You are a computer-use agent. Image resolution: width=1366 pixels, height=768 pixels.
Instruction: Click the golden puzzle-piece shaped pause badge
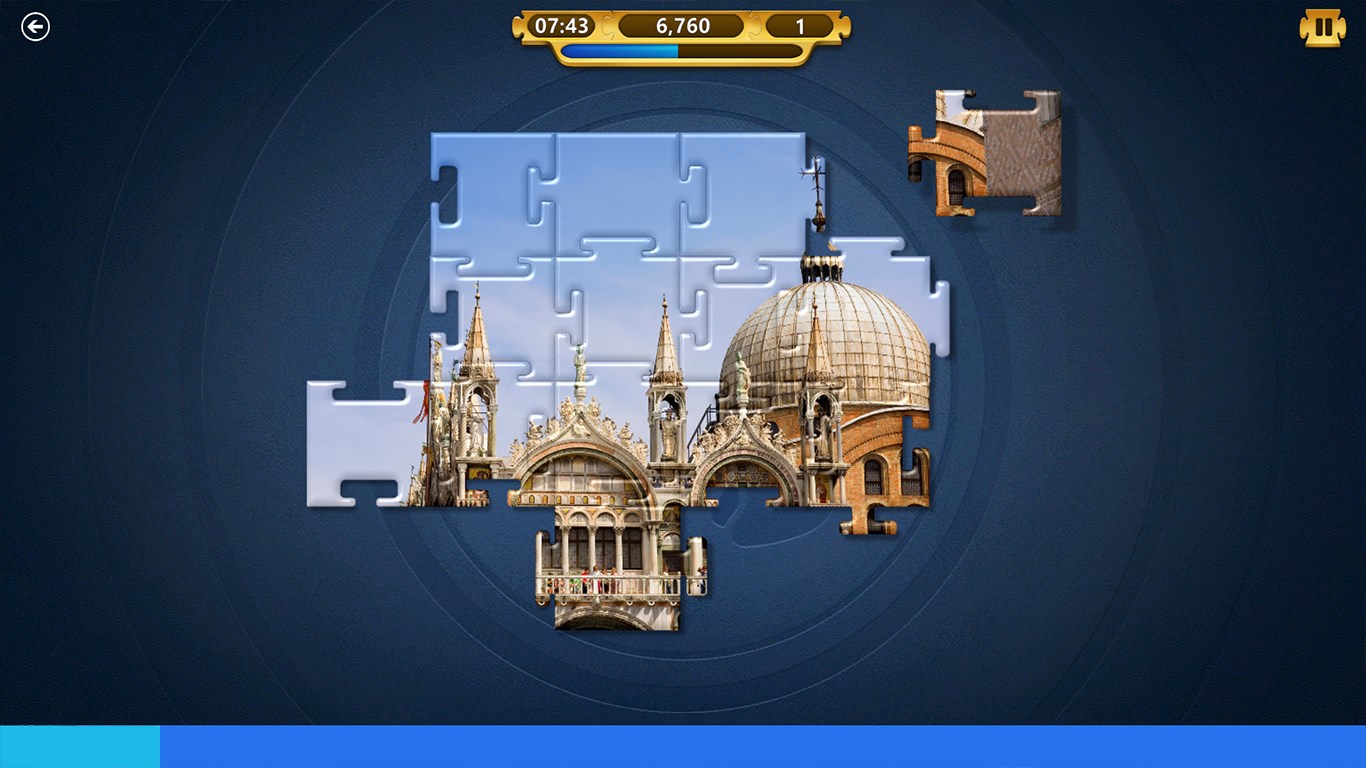(1322, 27)
